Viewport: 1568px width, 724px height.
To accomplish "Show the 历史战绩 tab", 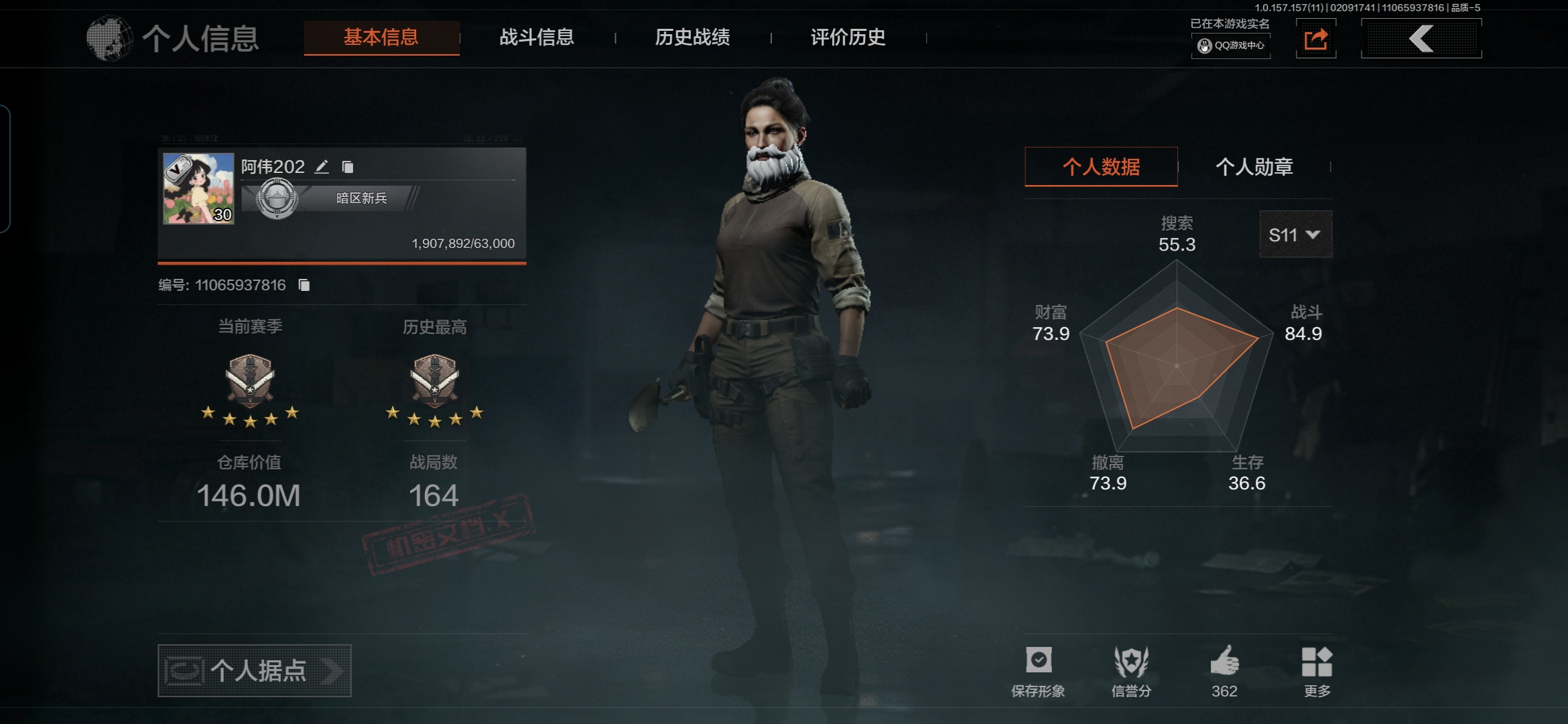I will point(692,38).
